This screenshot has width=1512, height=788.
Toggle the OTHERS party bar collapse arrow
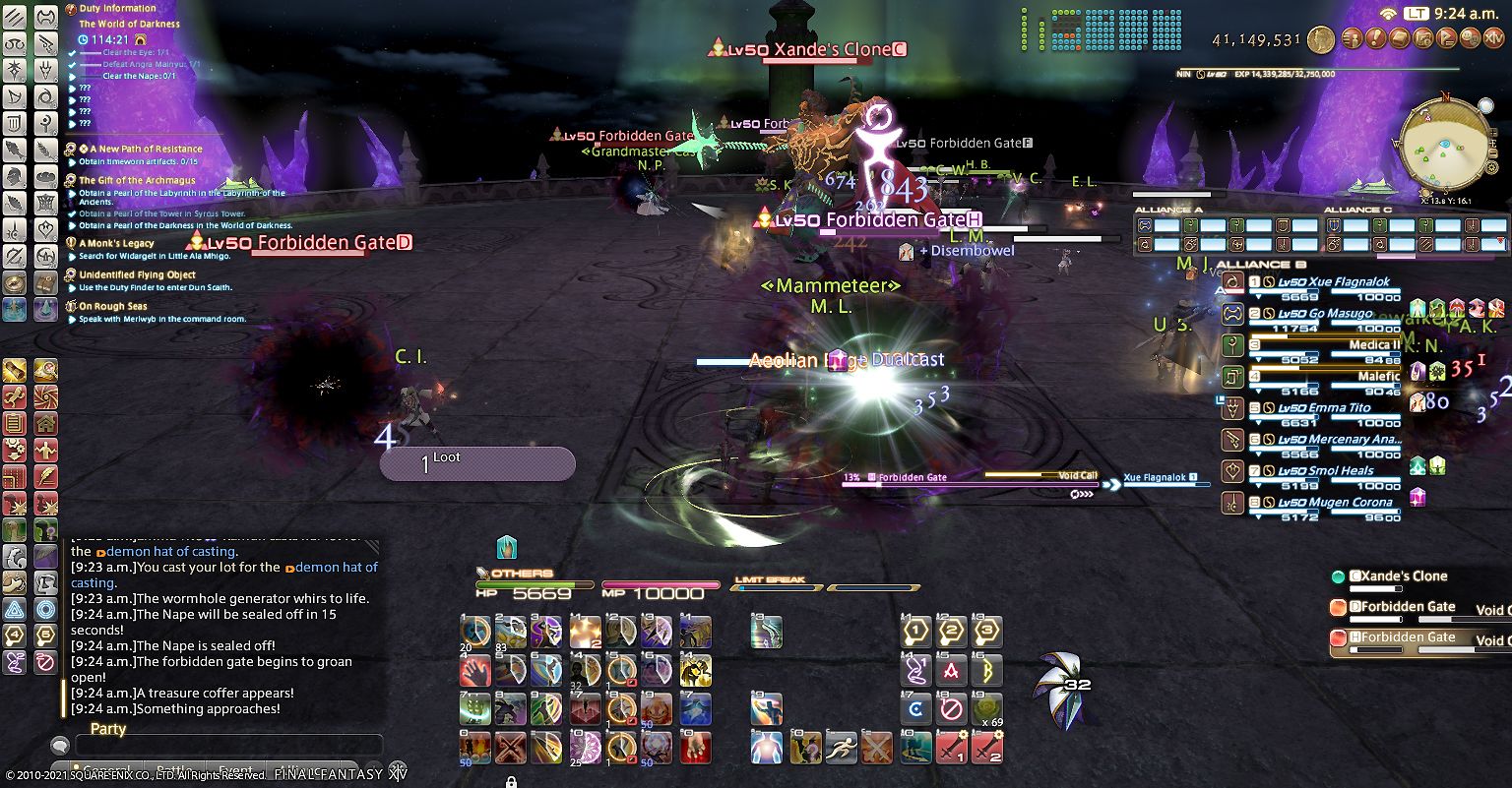[x=481, y=573]
